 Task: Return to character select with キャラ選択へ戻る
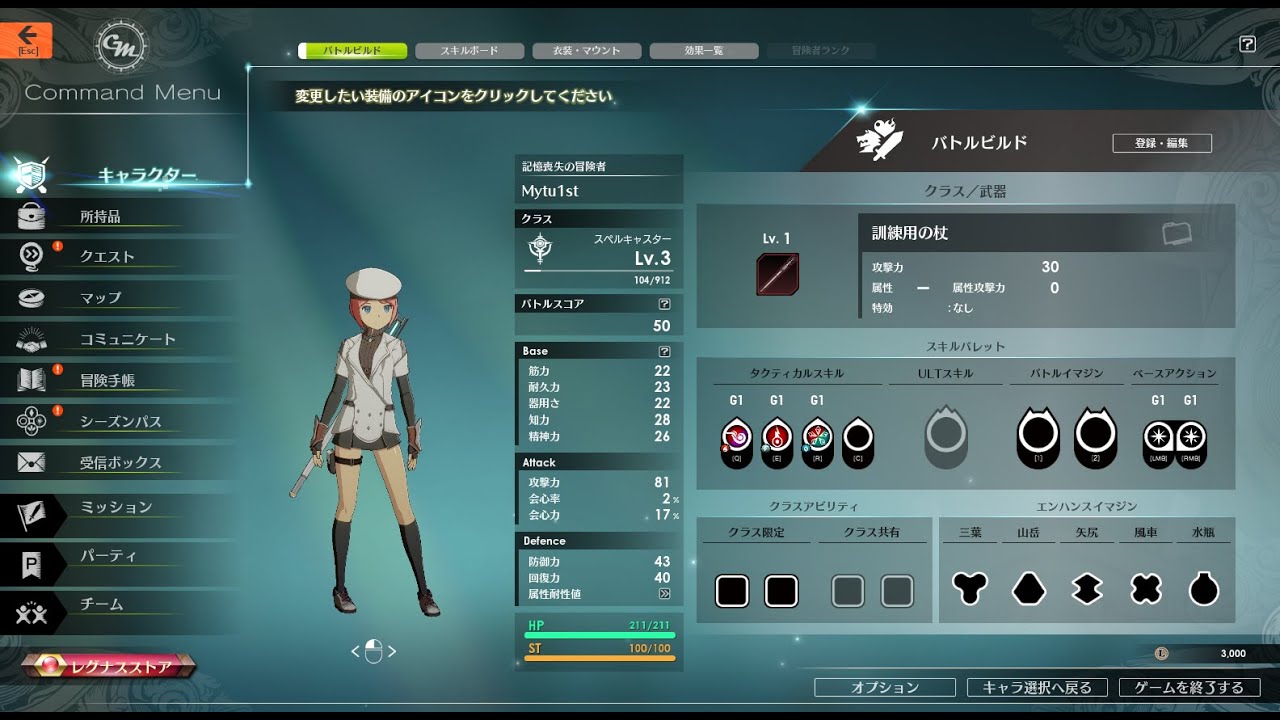pyautogui.click(x=1037, y=688)
